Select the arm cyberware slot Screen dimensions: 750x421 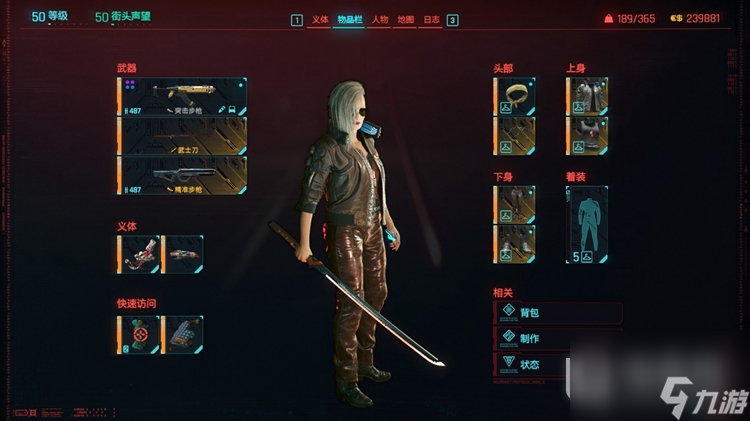click(x=139, y=254)
